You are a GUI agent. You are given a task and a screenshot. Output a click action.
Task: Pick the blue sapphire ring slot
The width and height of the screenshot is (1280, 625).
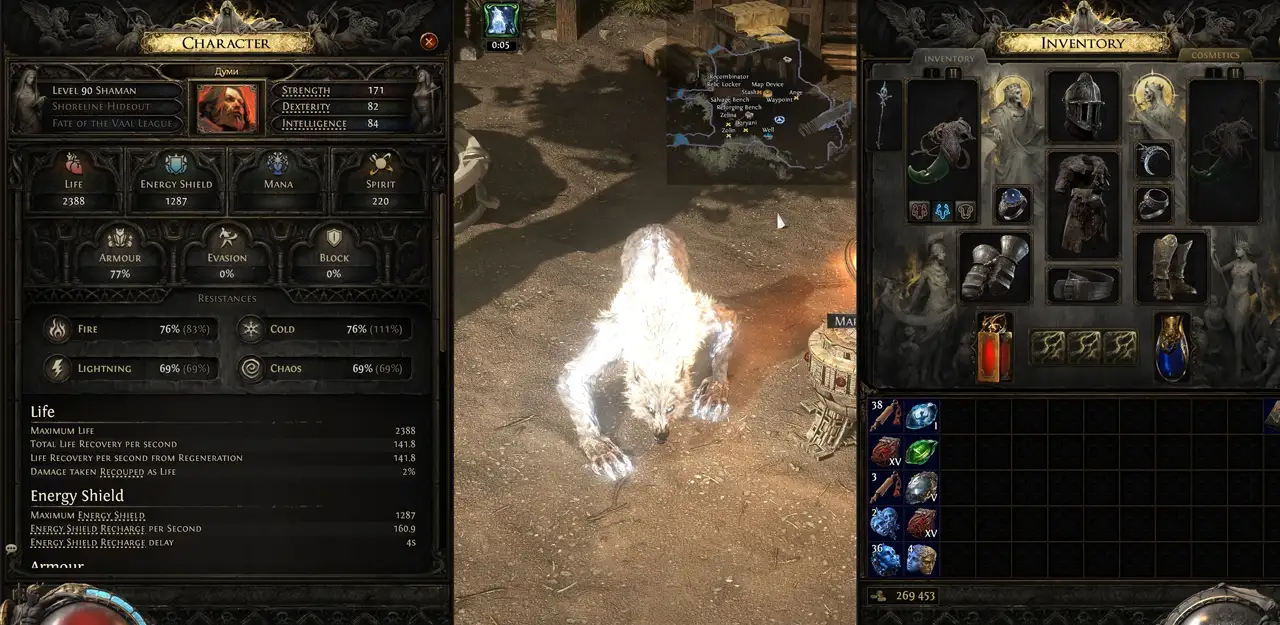point(1012,204)
